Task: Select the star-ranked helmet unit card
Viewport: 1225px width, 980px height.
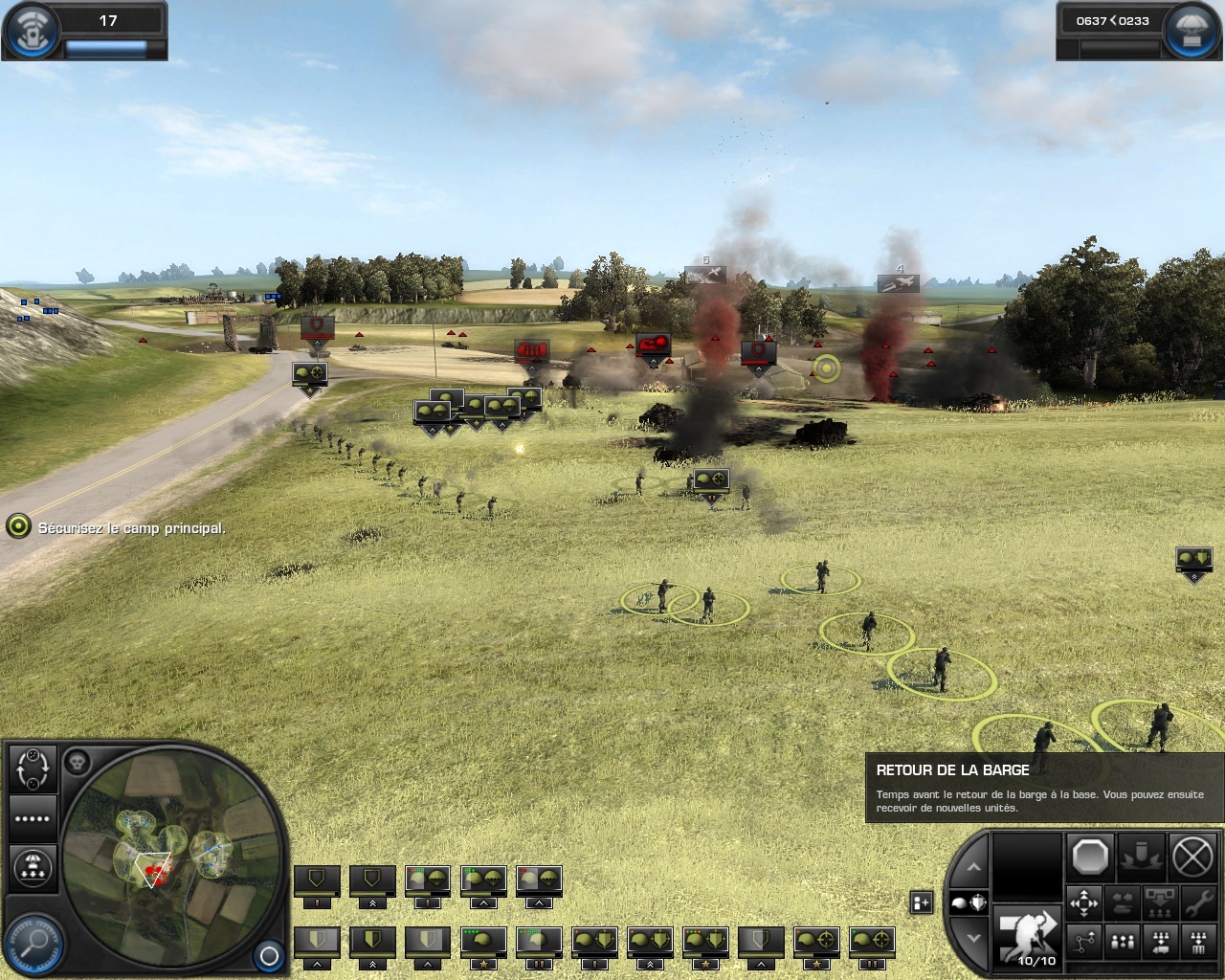Action: point(484,944)
